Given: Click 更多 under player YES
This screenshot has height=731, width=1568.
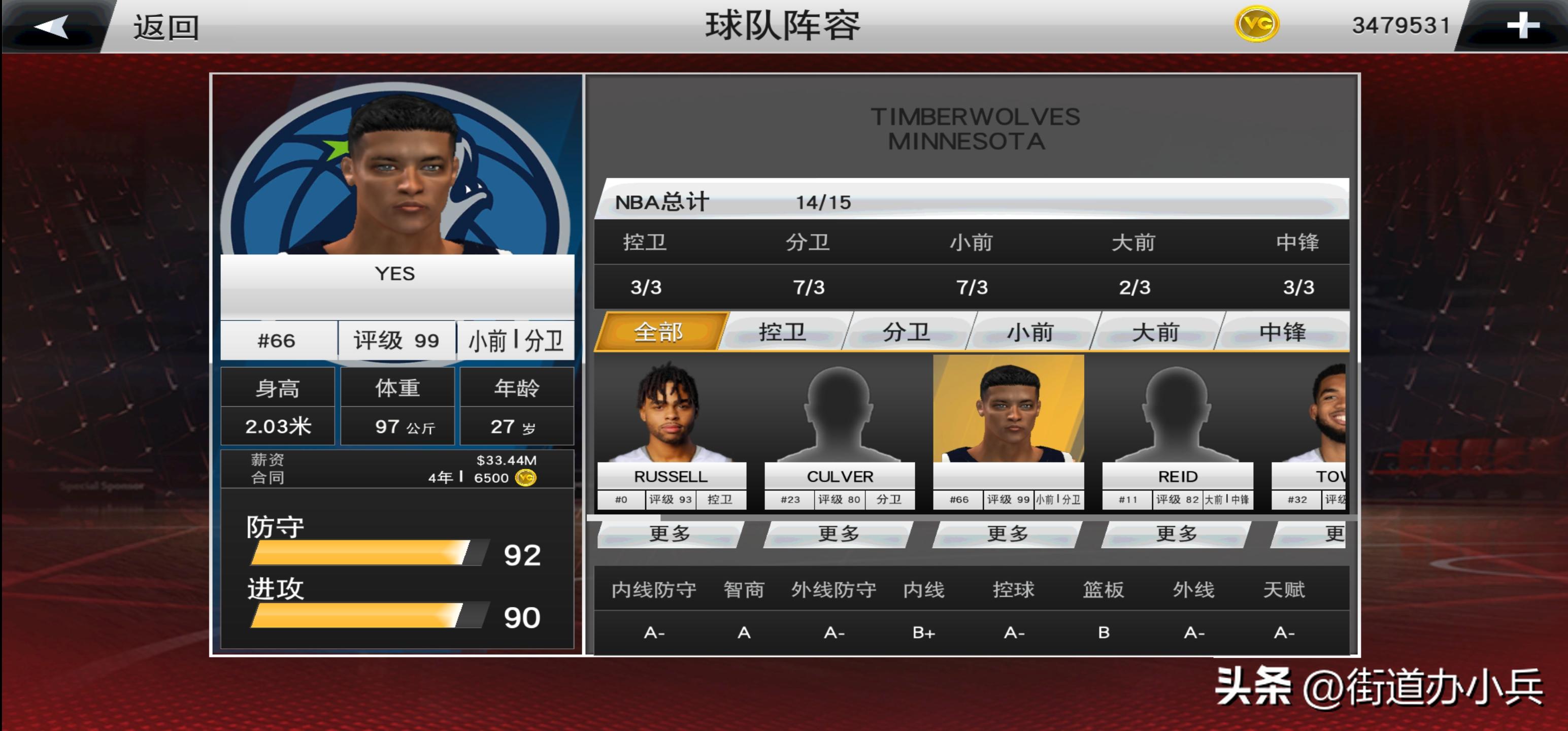Looking at the screenshot, I should (x=1008, y=534).
